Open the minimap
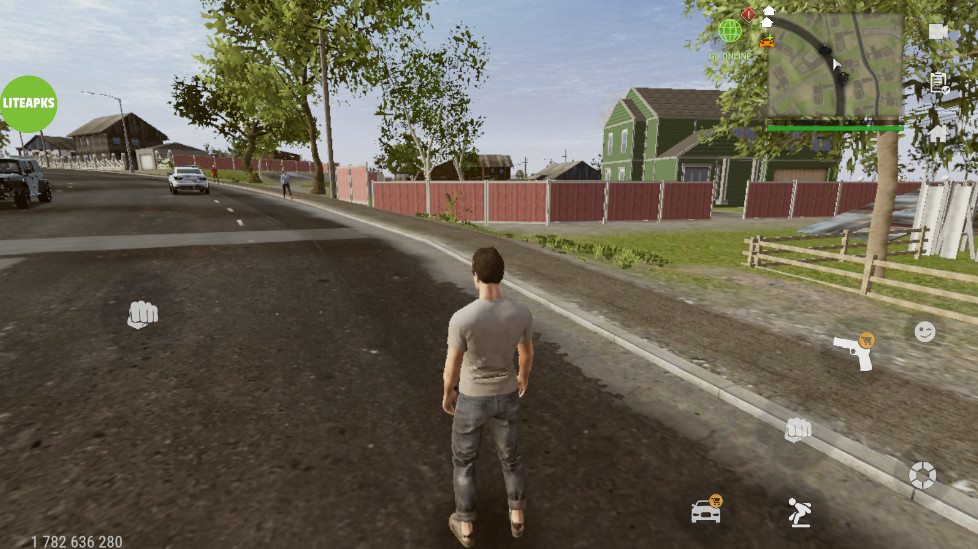Image resolution: width=978 pixels, height=549 pixels. (835, 65)
